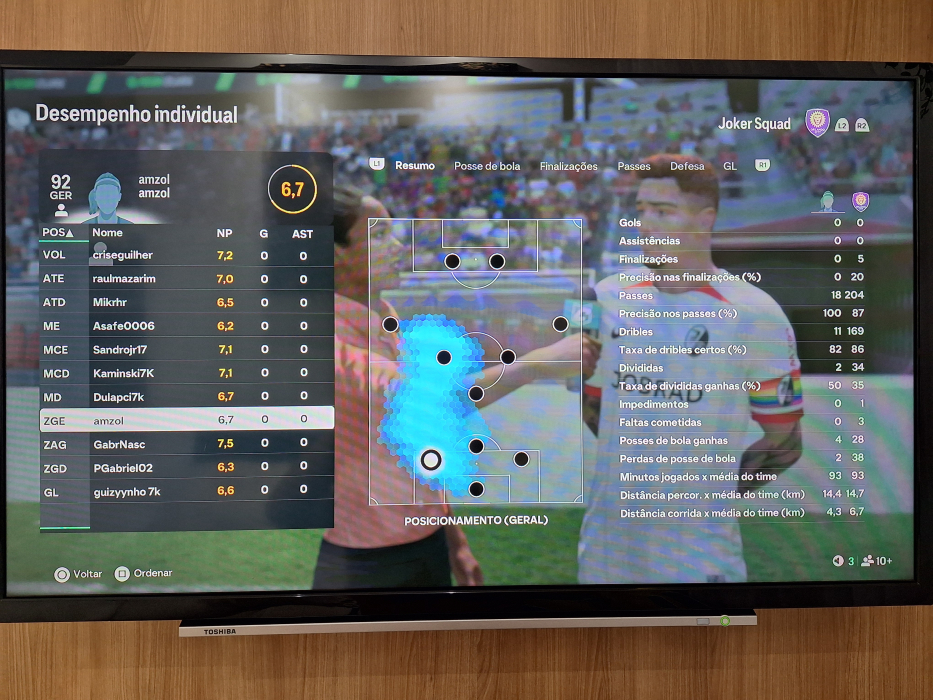
Task: Sort players by NP rating column
Action: [224, 233]
